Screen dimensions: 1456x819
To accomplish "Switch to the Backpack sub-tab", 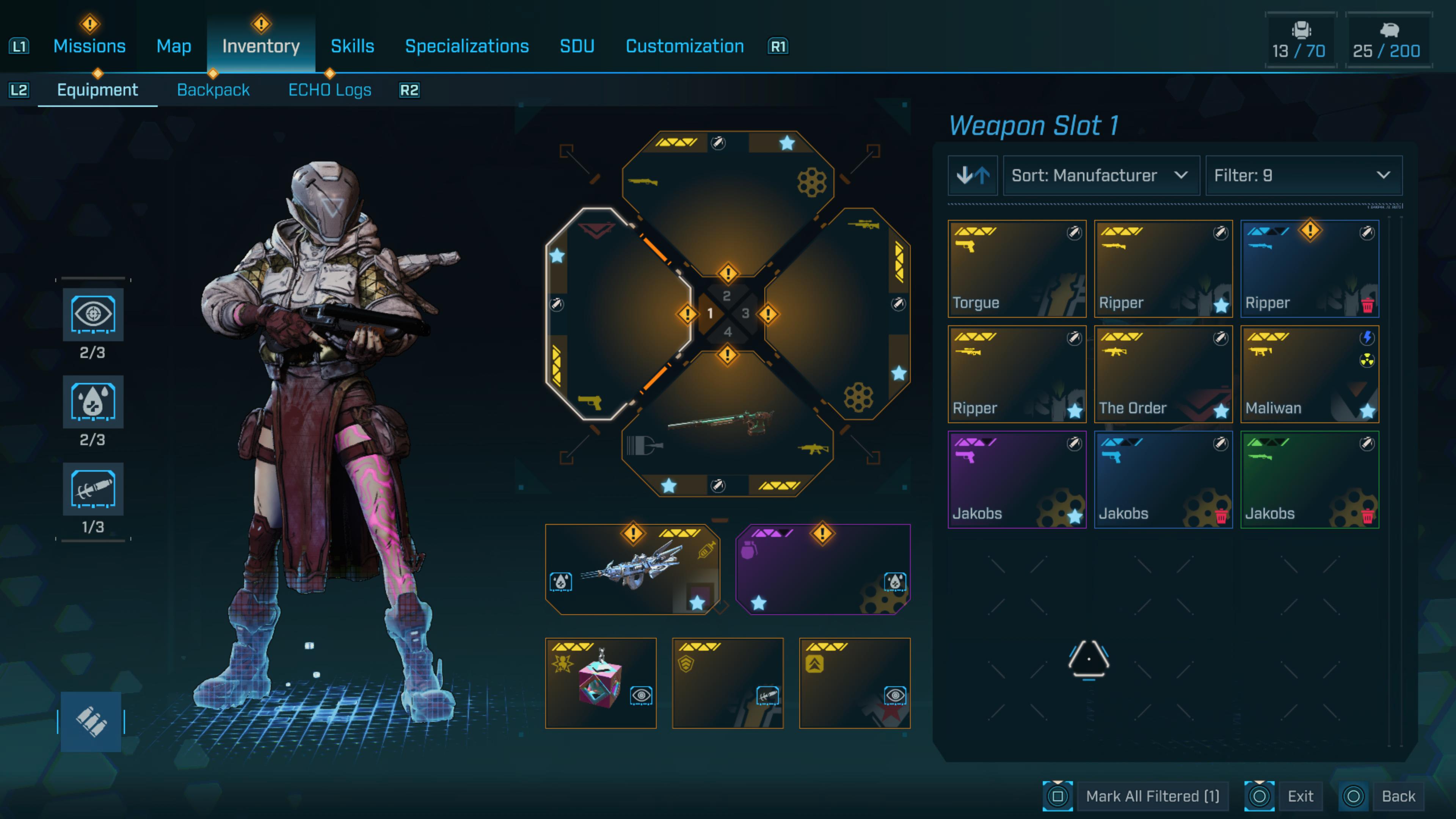I will [213, 90].
